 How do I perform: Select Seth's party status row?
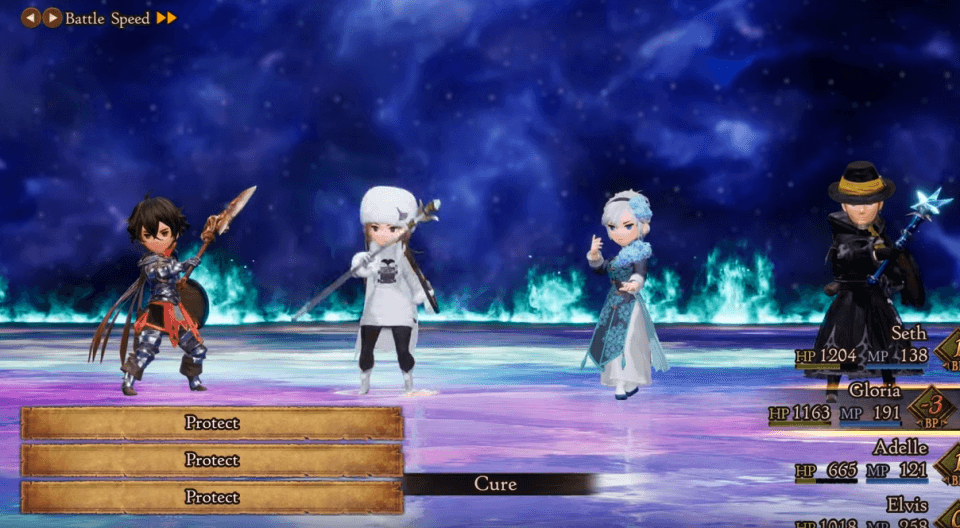(868, 346)
